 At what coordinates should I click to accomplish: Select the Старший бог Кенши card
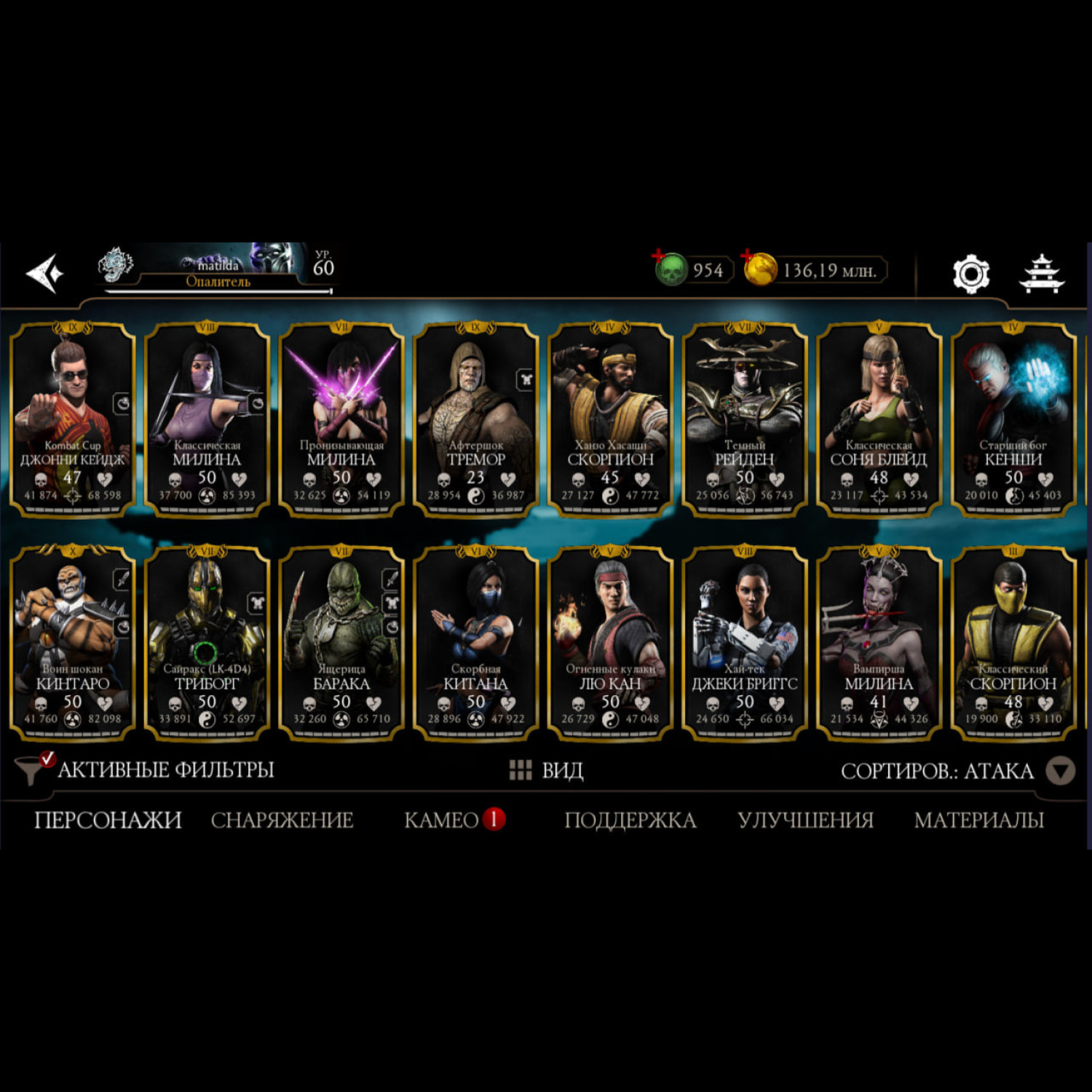point(1013,419)
